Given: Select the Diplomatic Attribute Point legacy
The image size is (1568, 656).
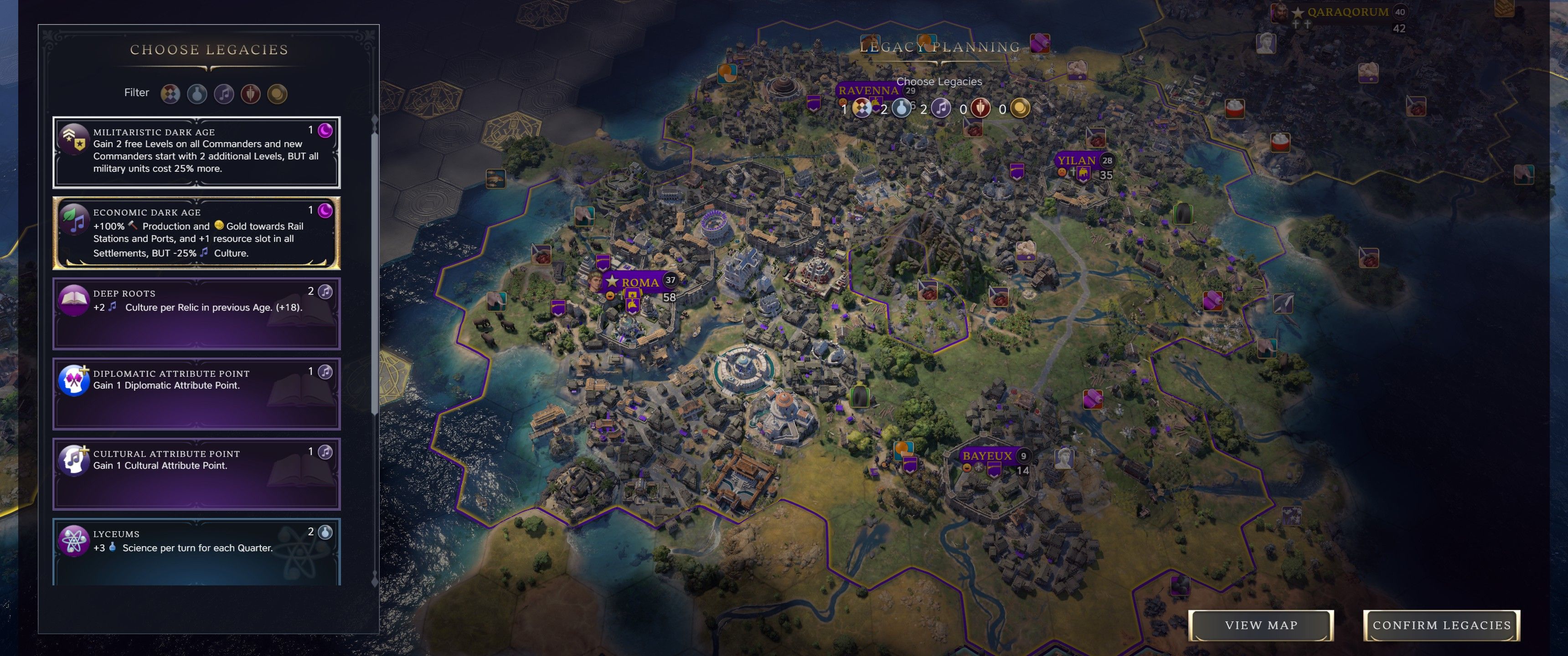Looking at the screenshot, I should pyautogui.click(x=196, y=393).
